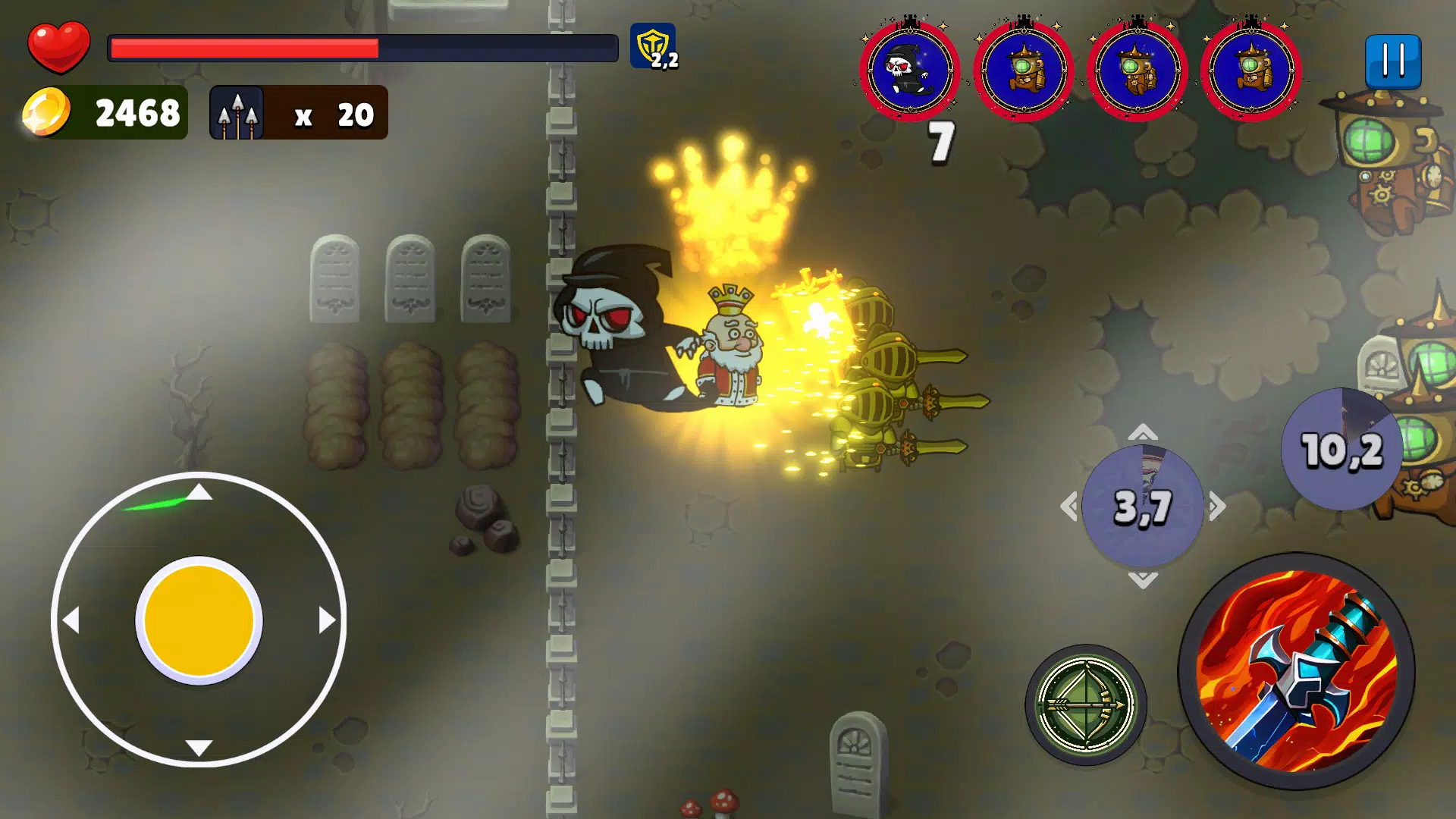Tap the skill on 3,7 cooldown
Viewport: 1456px width, 819px height.
[1143, 506]
